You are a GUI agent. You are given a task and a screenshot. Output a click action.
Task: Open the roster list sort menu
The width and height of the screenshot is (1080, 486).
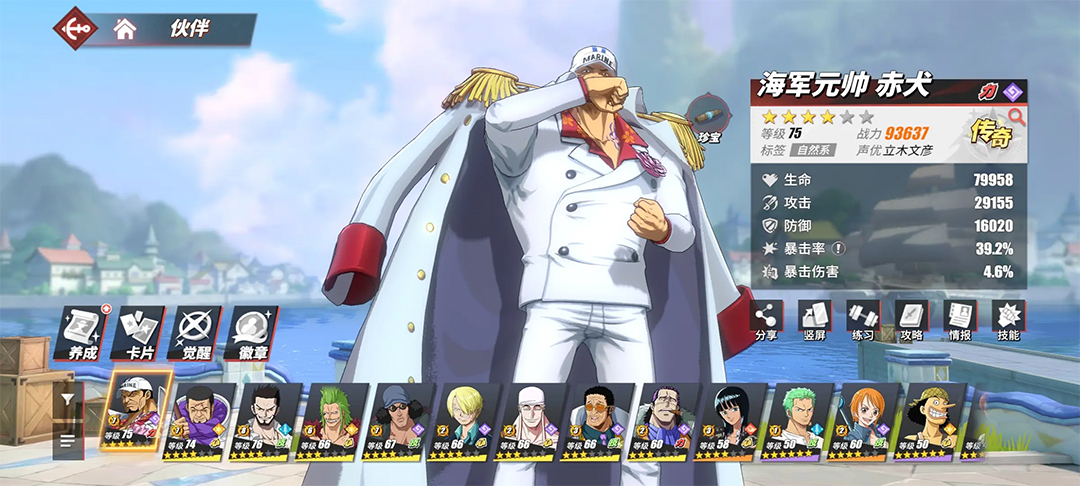point(67,440)
